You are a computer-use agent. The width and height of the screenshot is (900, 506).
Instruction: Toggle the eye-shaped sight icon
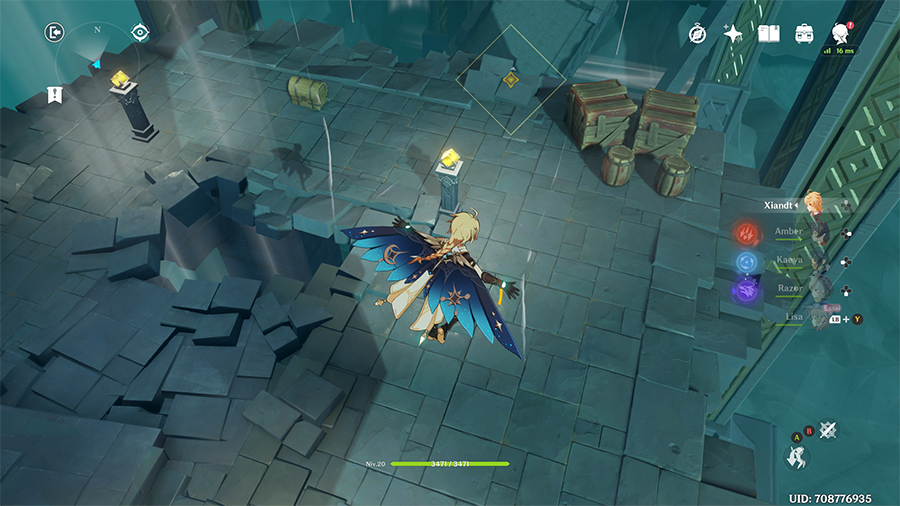pos(140,32)
